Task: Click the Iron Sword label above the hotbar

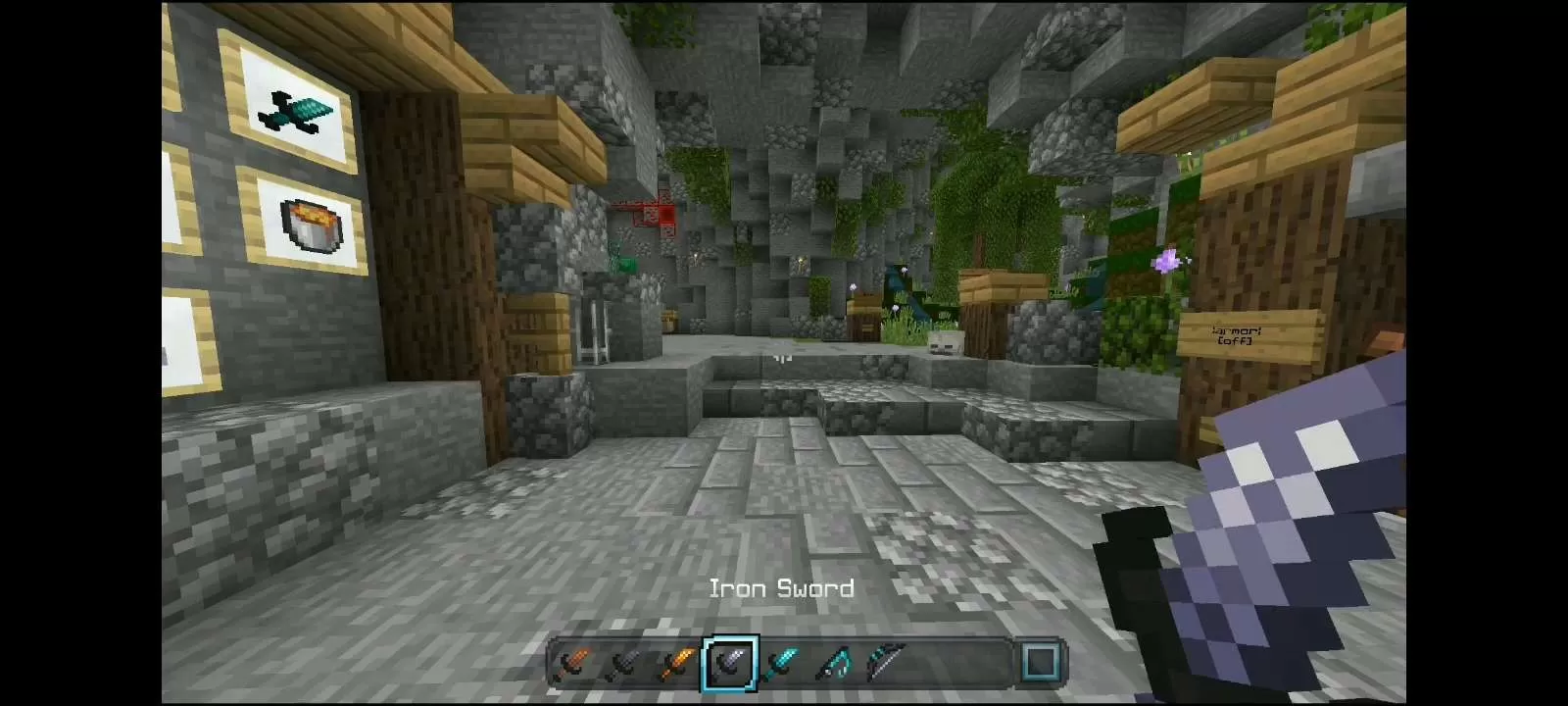Action: 781,588
